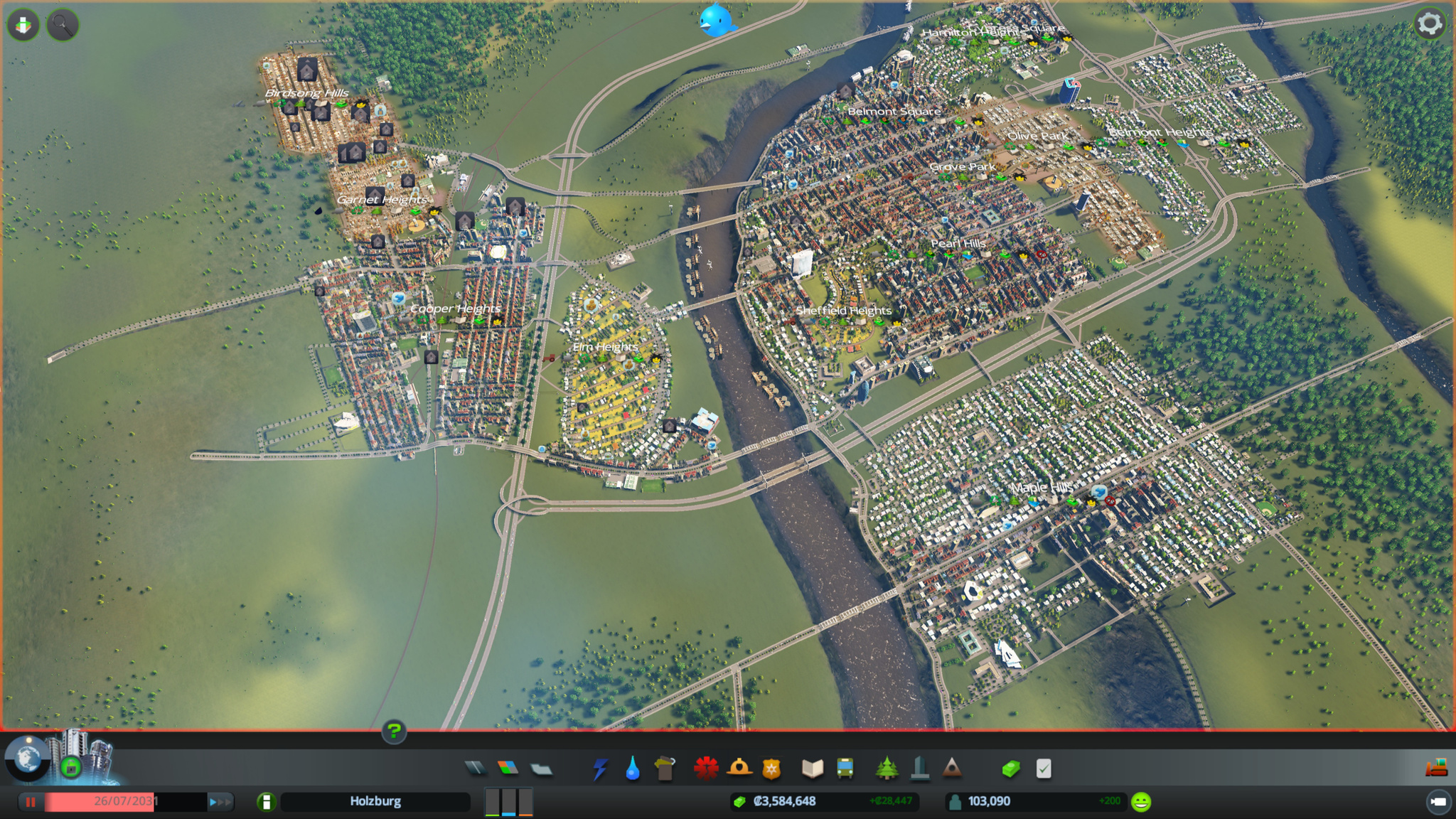Open the Zoning tool
Image resolution: width=1456 pixels, height=819 pixels.
508,768
